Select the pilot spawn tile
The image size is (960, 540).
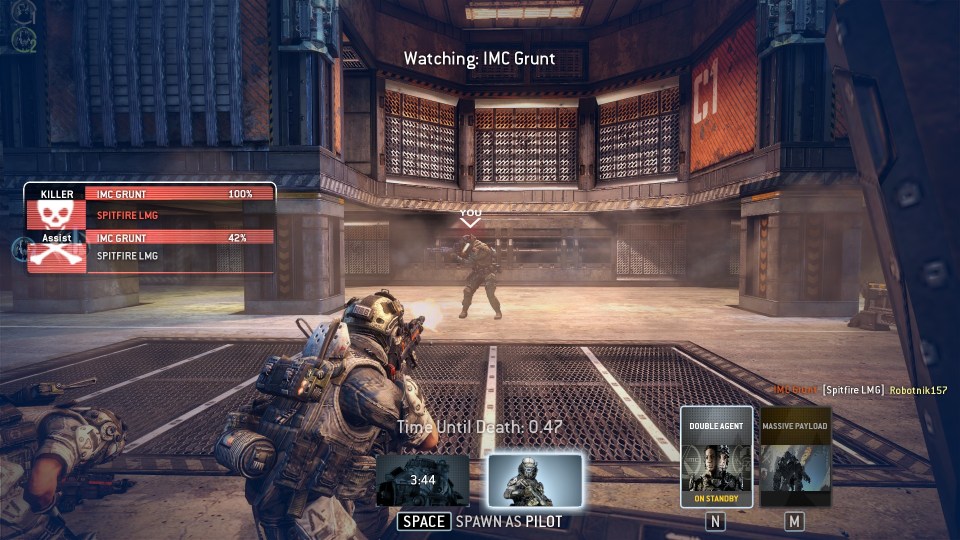tap(535, 480)
